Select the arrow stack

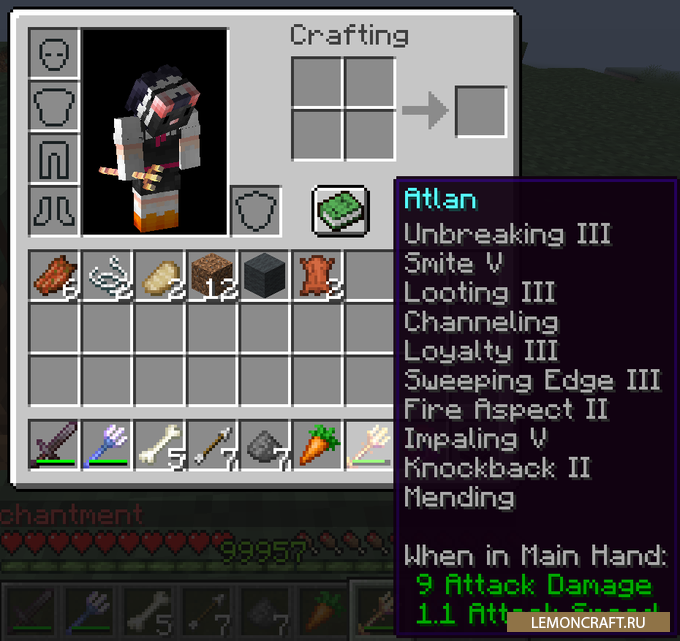click(212, 443)
